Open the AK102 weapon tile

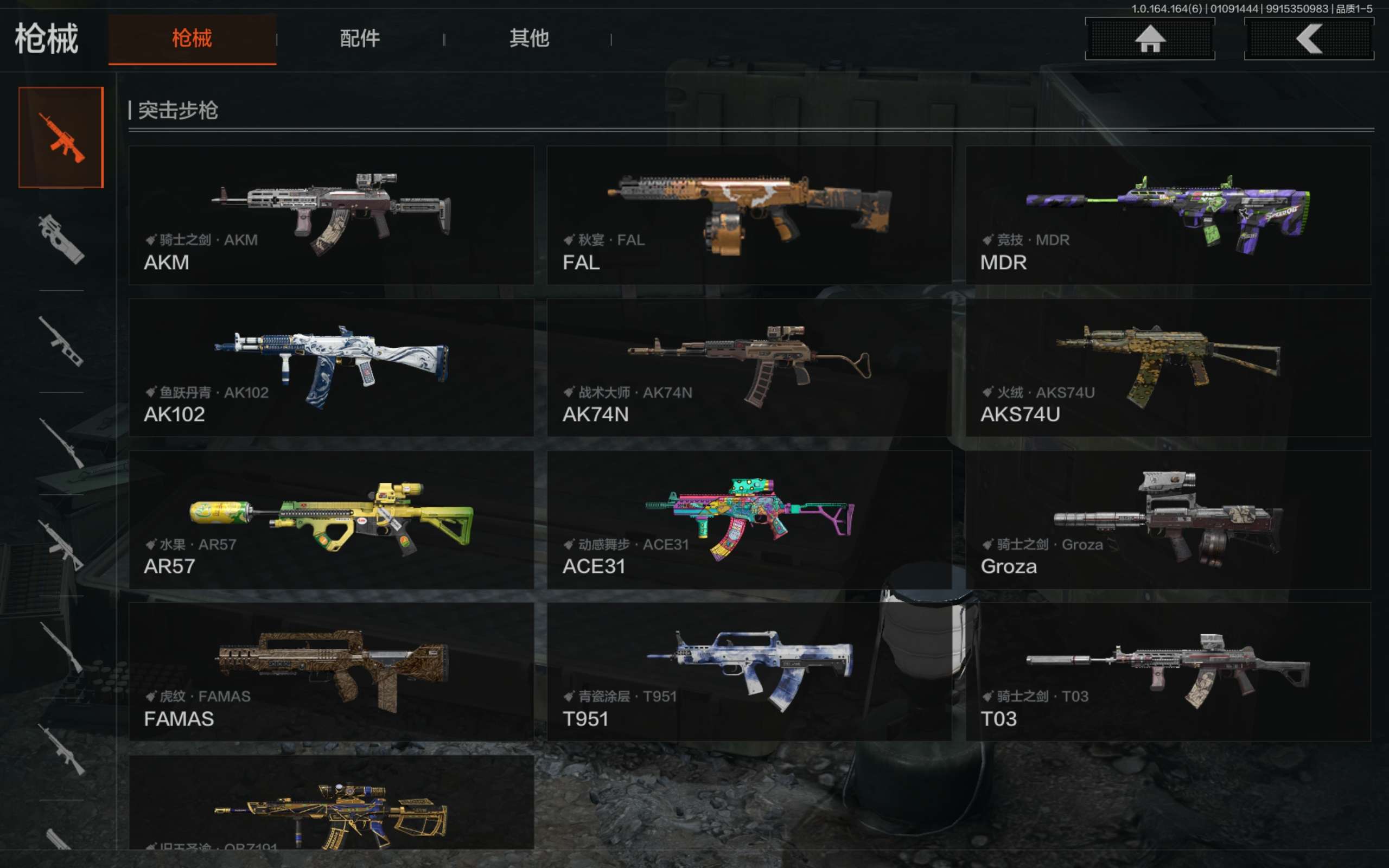tap(331, 367)
